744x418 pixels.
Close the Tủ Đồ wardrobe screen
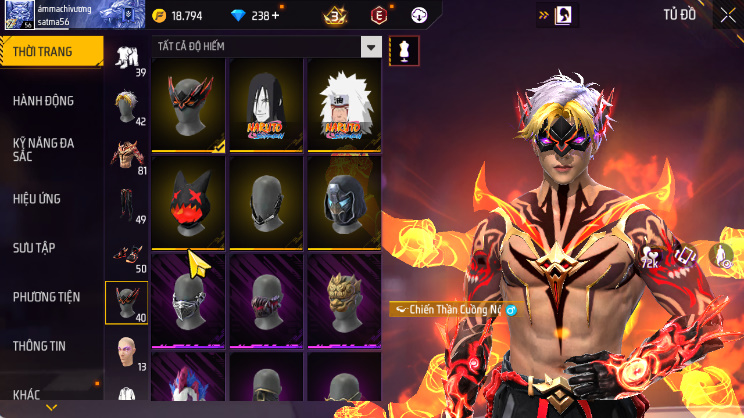722,15
